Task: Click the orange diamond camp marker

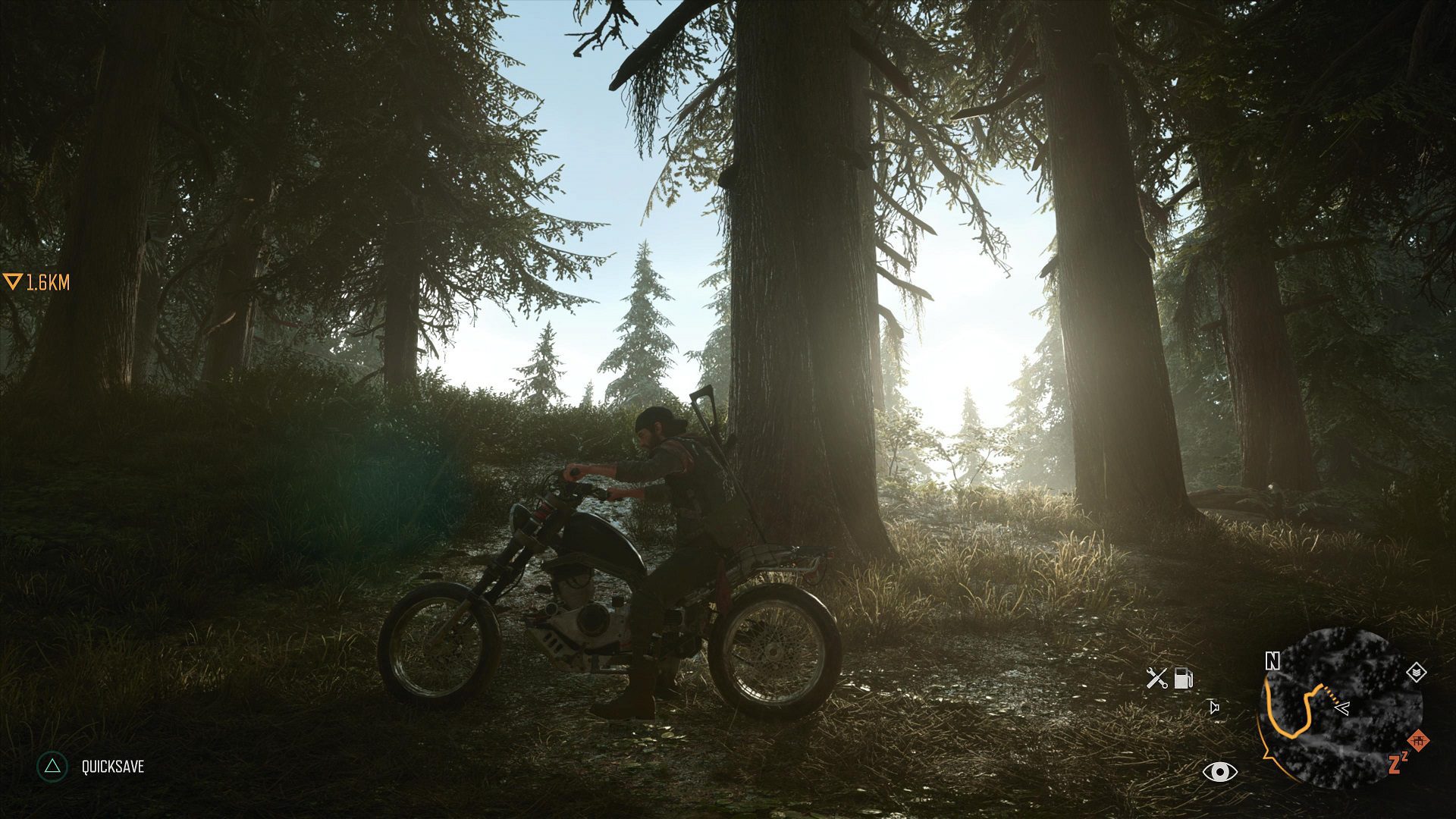Action: click(1418, 739)
